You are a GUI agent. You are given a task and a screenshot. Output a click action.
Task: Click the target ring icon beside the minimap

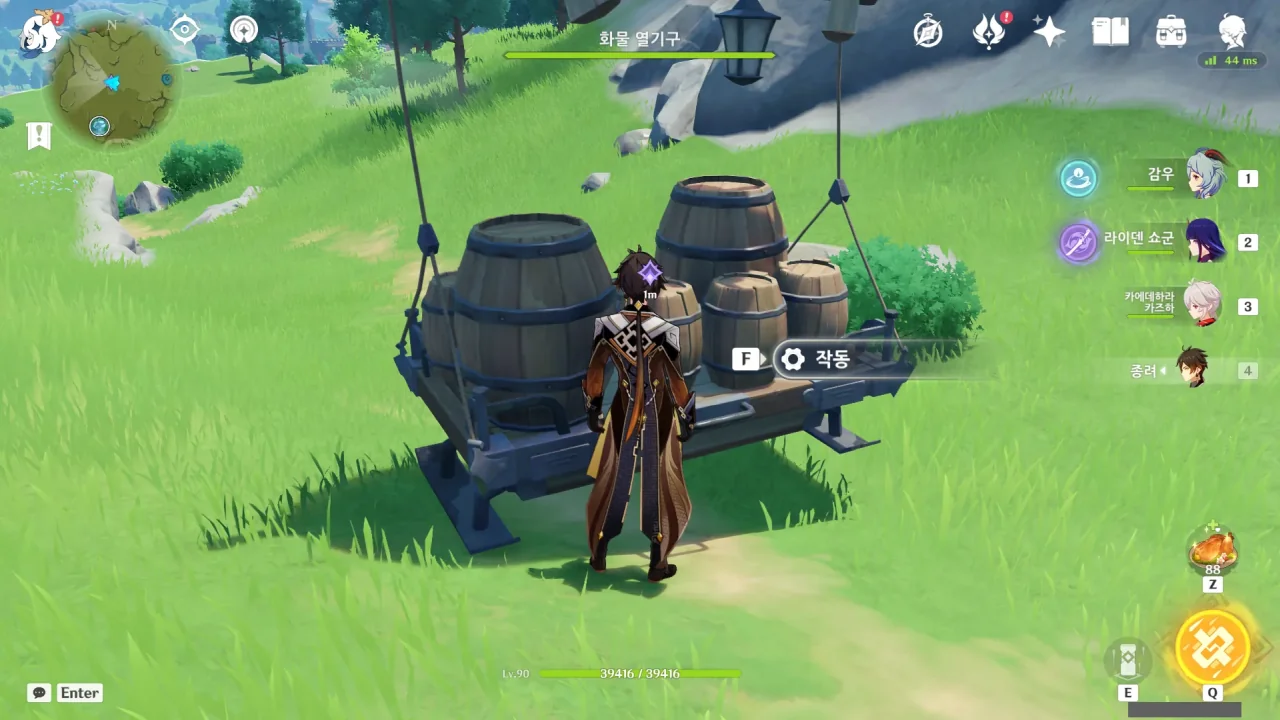243,30
